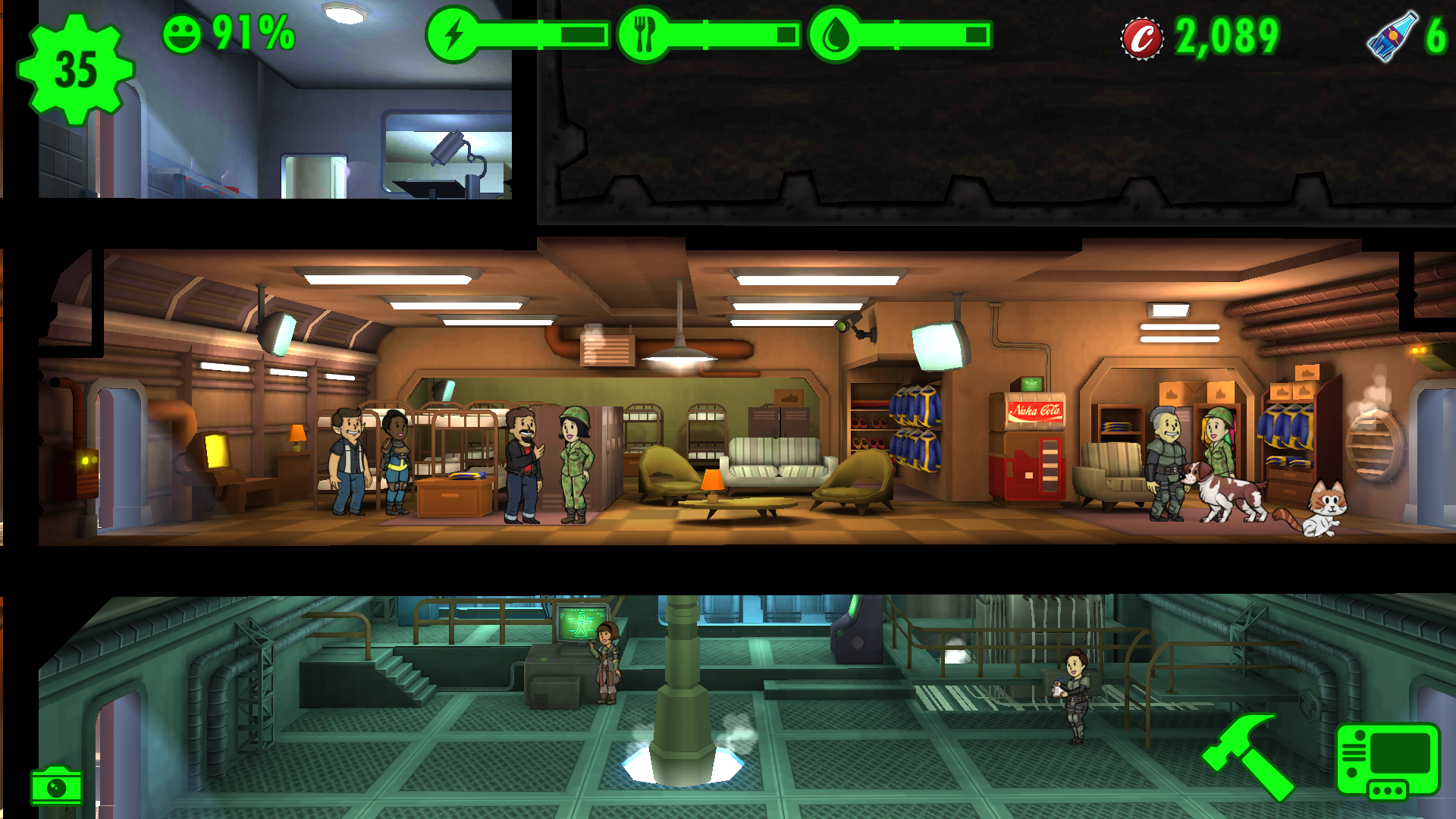Tap the 91% happiness smiley icon
This screenshot has height=819, width=1456.
pos(182,34)
